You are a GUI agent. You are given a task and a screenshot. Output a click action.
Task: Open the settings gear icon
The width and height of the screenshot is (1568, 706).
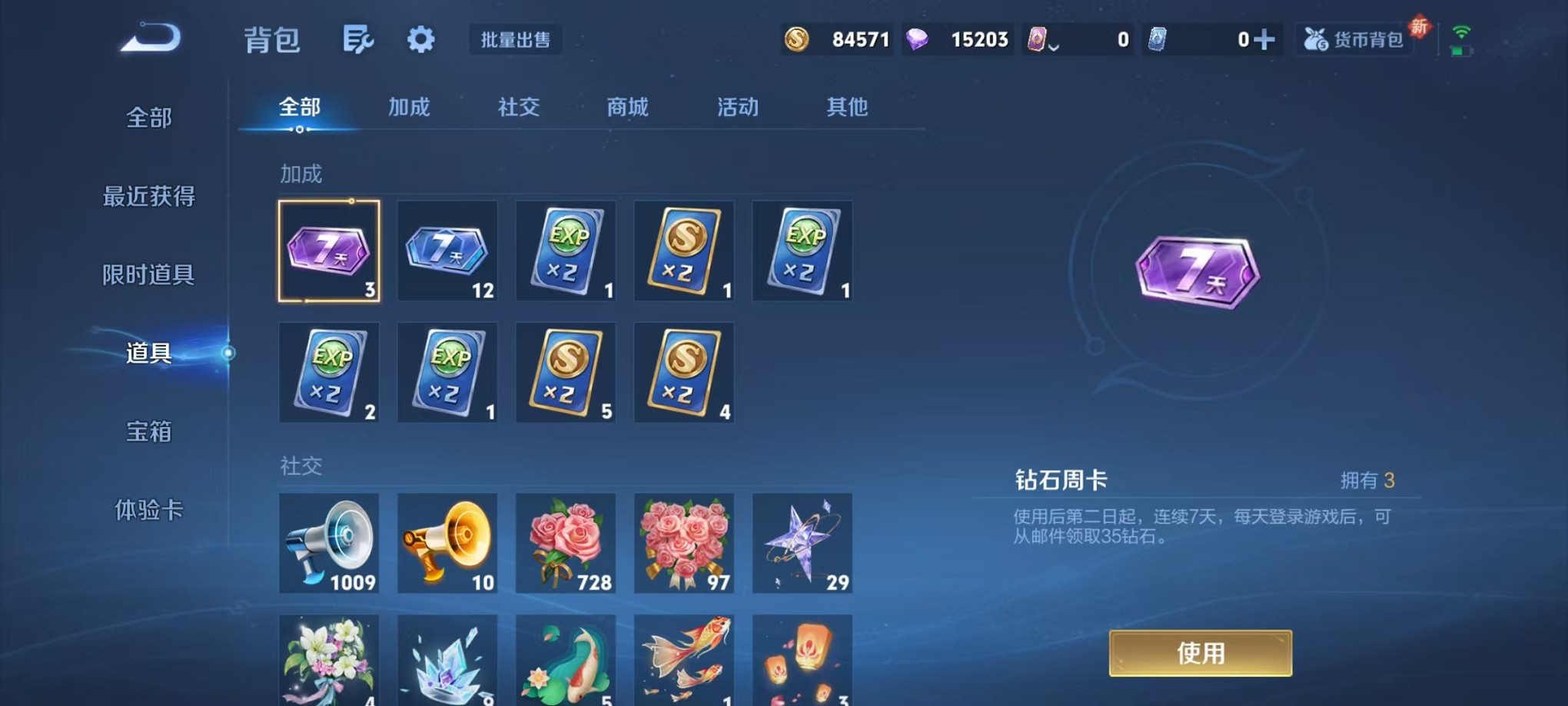tap(420, 40)
